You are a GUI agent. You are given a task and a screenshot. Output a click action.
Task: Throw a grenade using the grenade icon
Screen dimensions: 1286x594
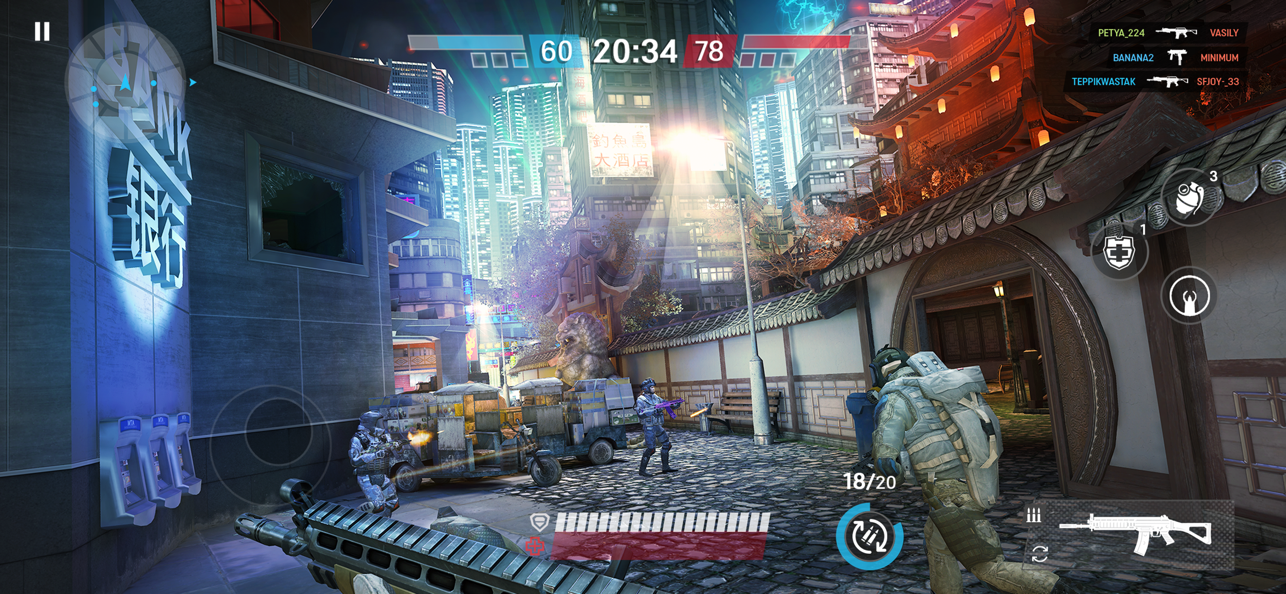click(1191, 198)
